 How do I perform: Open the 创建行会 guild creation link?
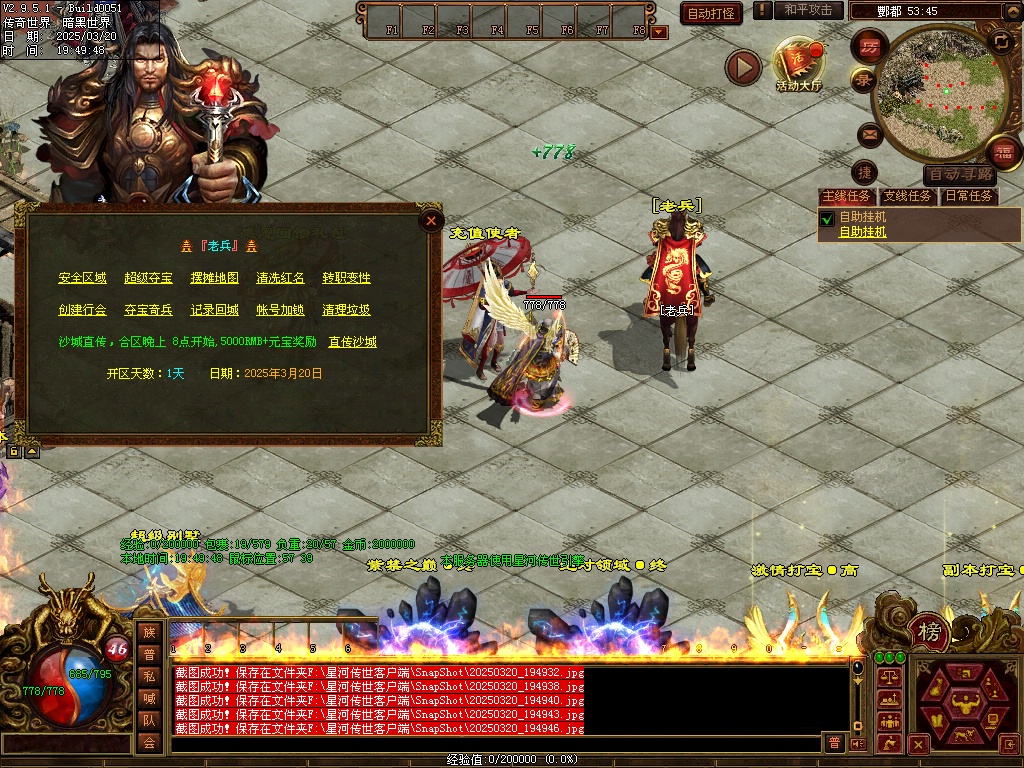pyautogui.click(x=82, y=310)
